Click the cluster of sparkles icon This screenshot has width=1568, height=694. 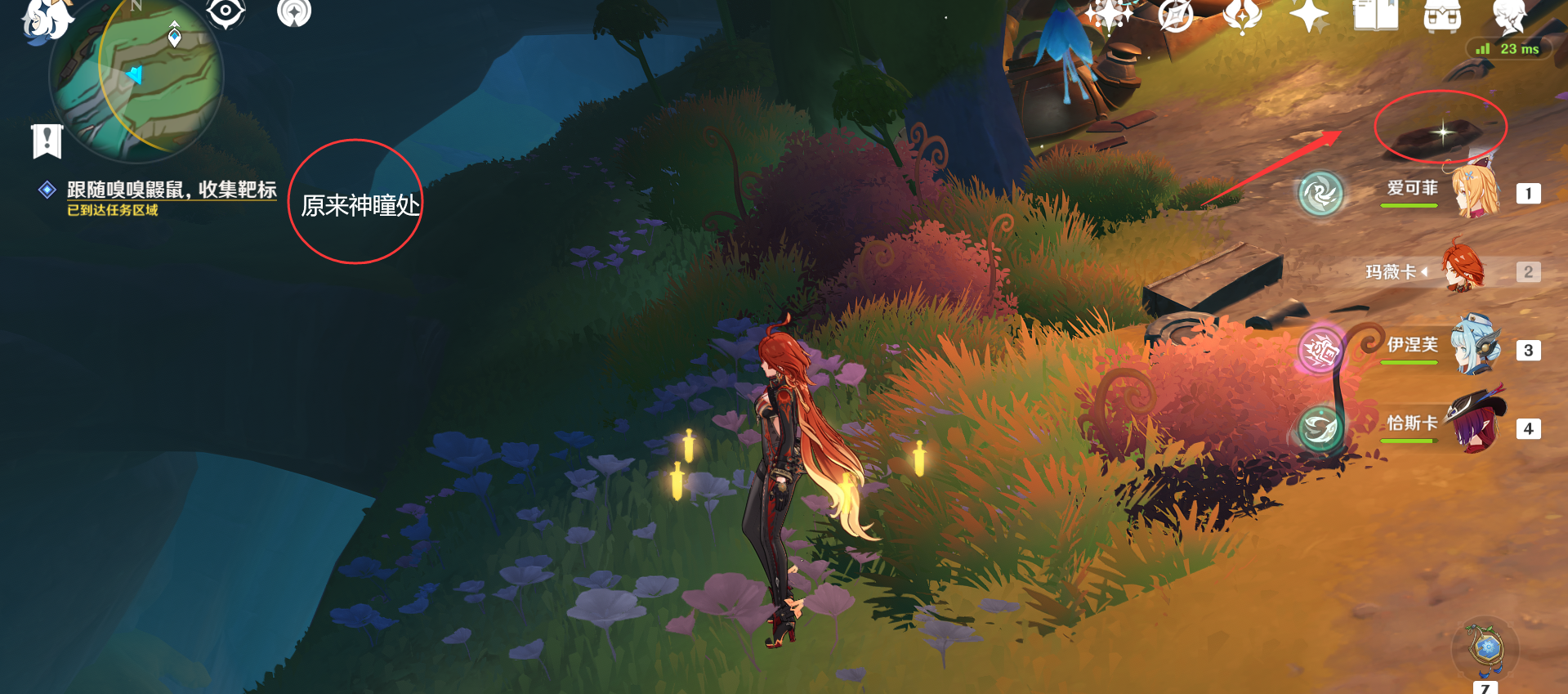tap(1109, 15)
